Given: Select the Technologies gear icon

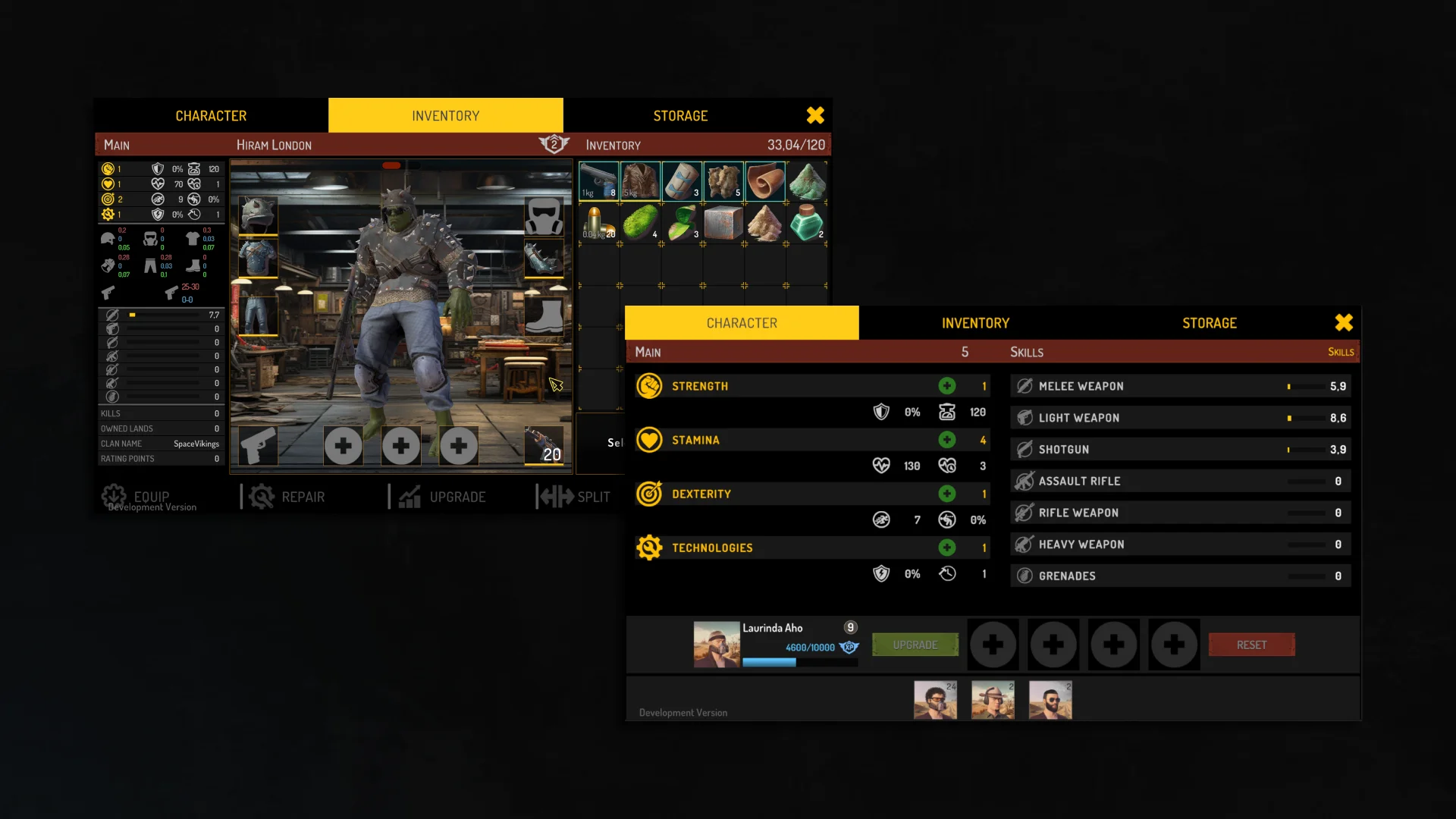Looking at the screenshot, I should tap(650, 548).
